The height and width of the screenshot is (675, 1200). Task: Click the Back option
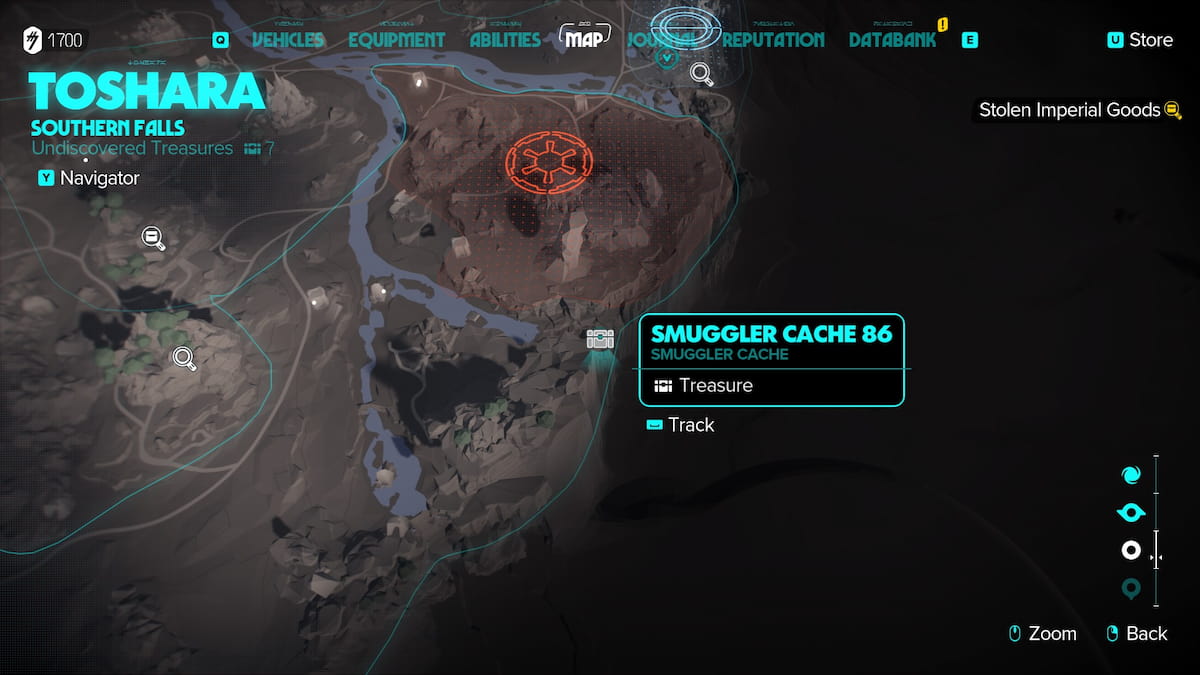tap(1138, 633)
